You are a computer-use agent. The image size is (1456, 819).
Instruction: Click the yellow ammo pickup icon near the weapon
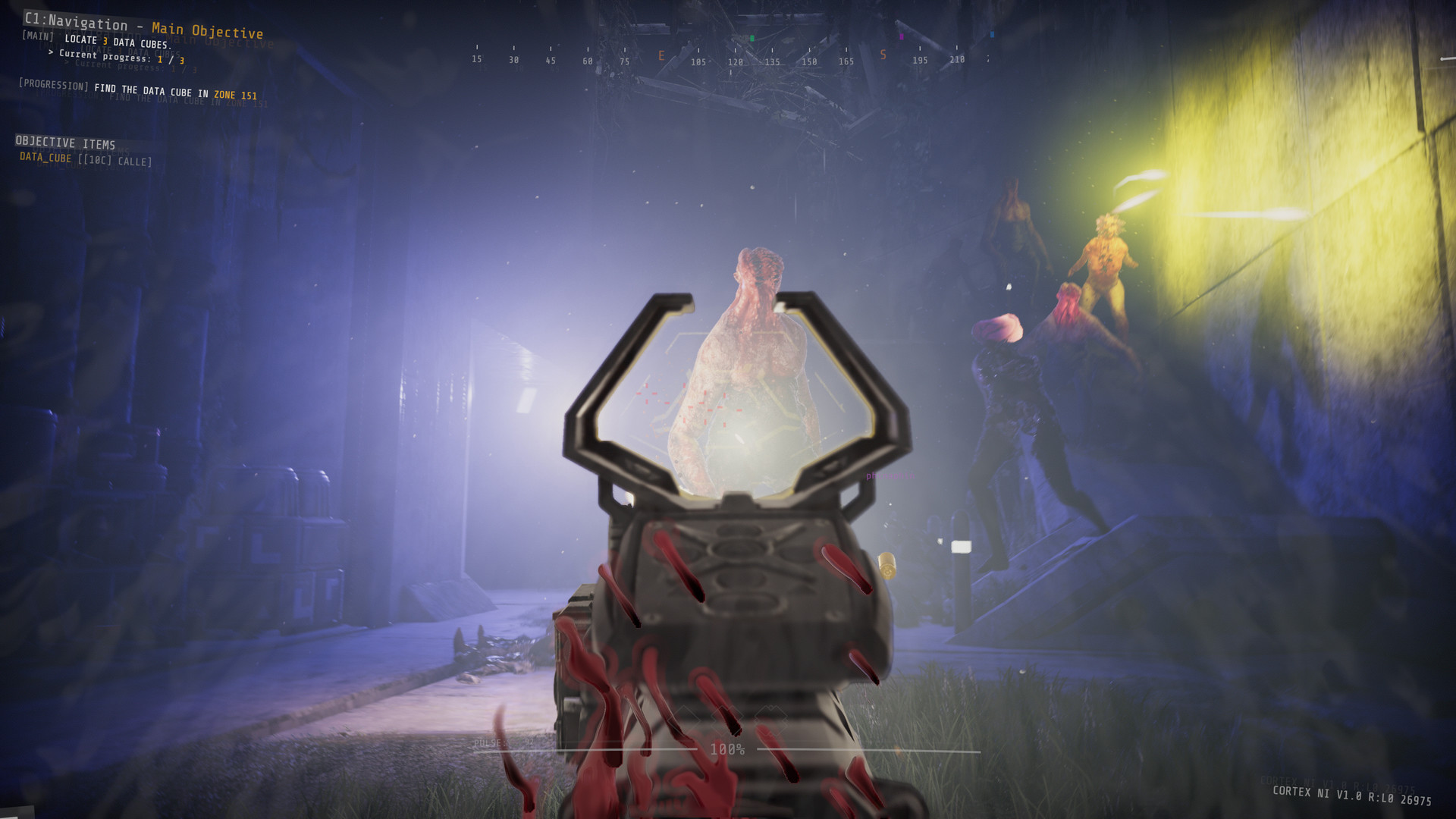coord(887,566)
